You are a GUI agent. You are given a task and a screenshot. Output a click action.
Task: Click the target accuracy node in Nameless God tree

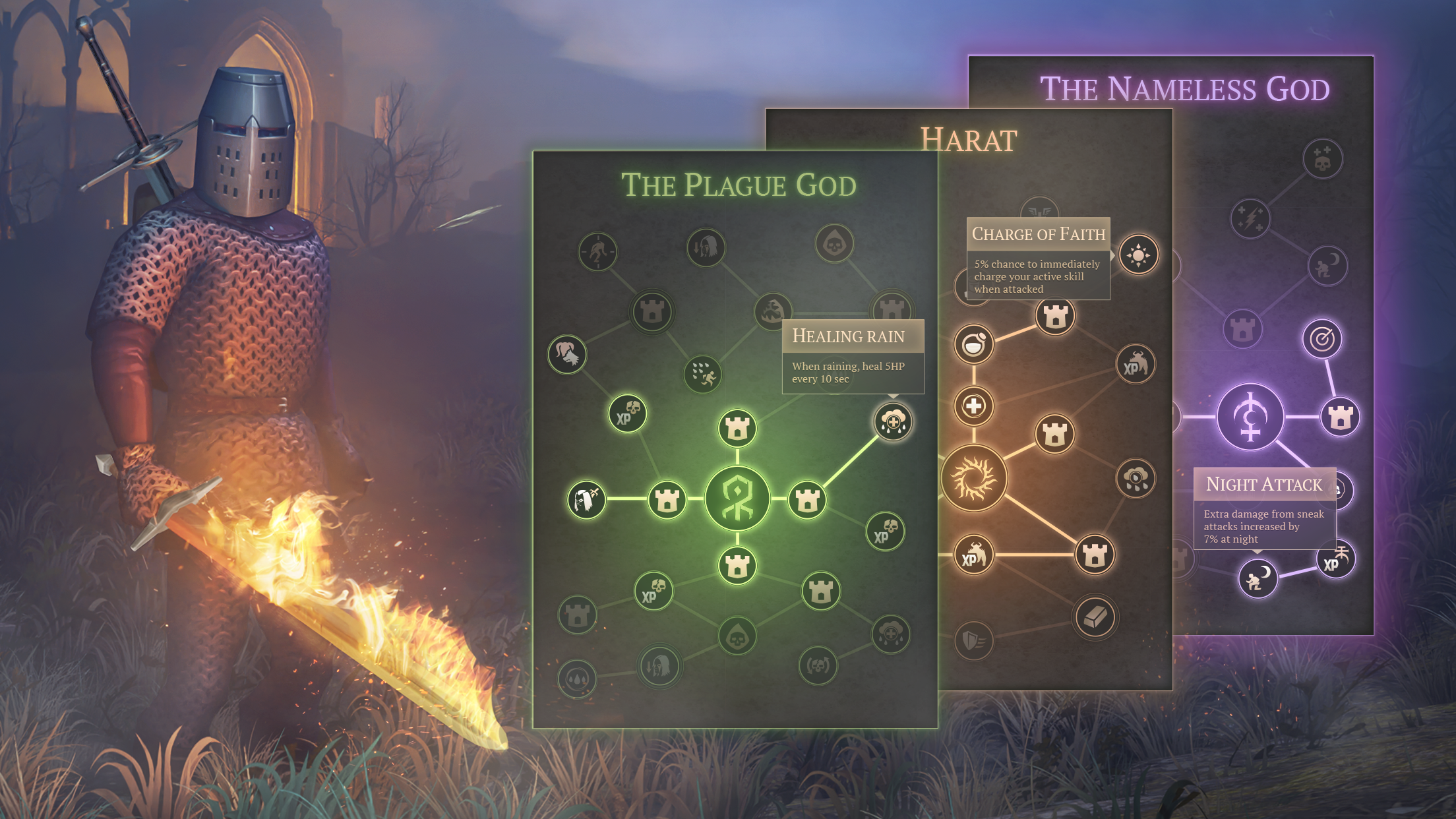pyautogui.click(x=1322, y=338)
